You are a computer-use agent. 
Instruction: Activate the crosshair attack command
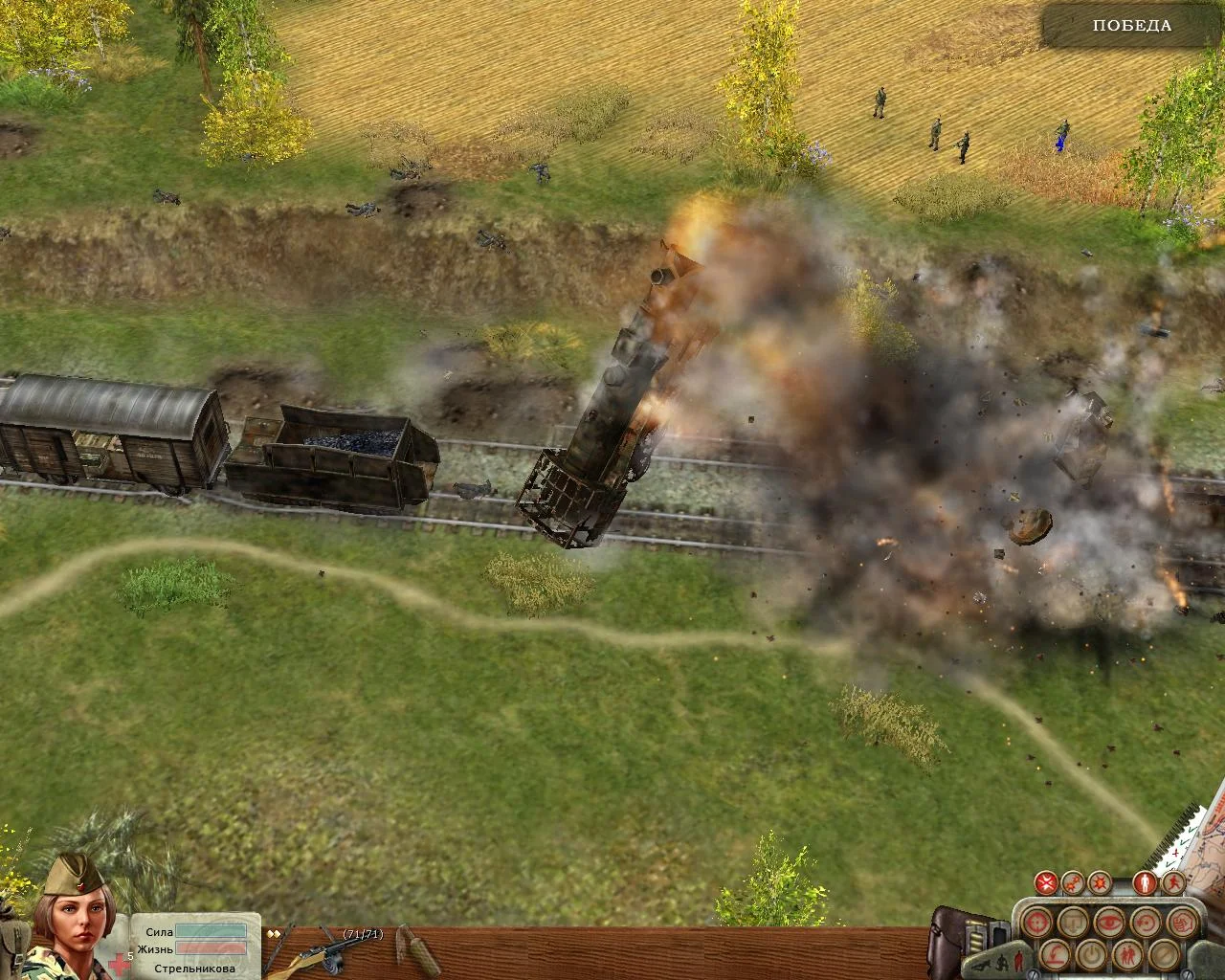[x=1035, y=922]
